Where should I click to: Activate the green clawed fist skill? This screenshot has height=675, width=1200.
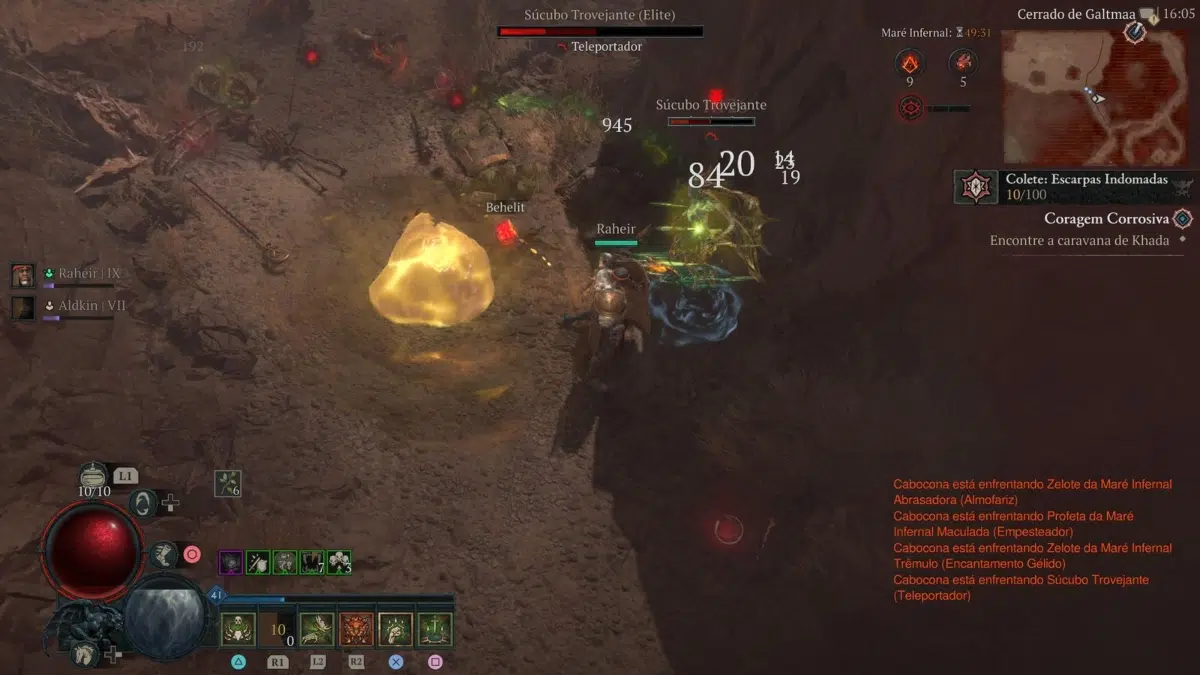point(396,629)
